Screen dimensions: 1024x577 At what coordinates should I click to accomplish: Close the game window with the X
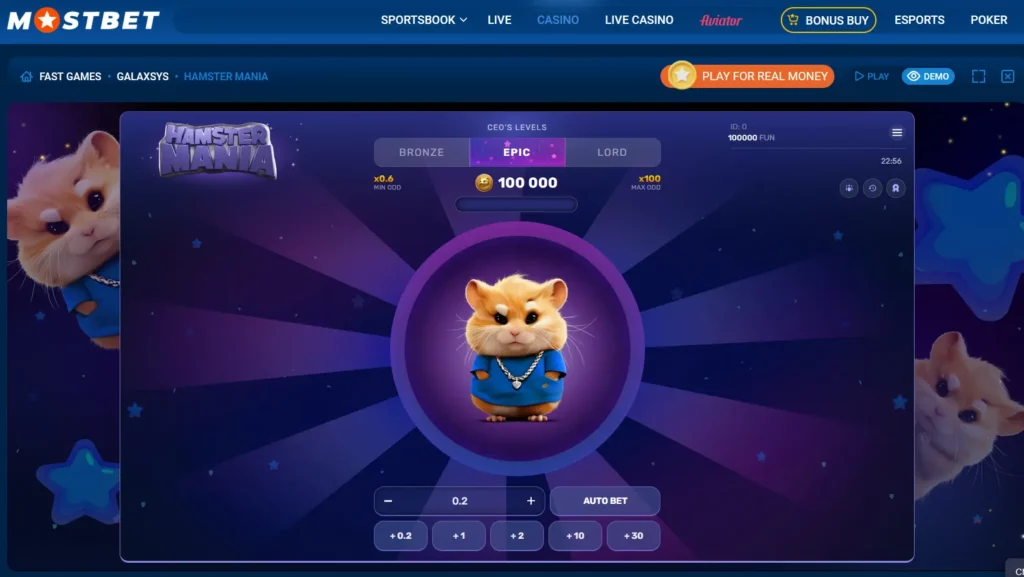coord(1007,76)
